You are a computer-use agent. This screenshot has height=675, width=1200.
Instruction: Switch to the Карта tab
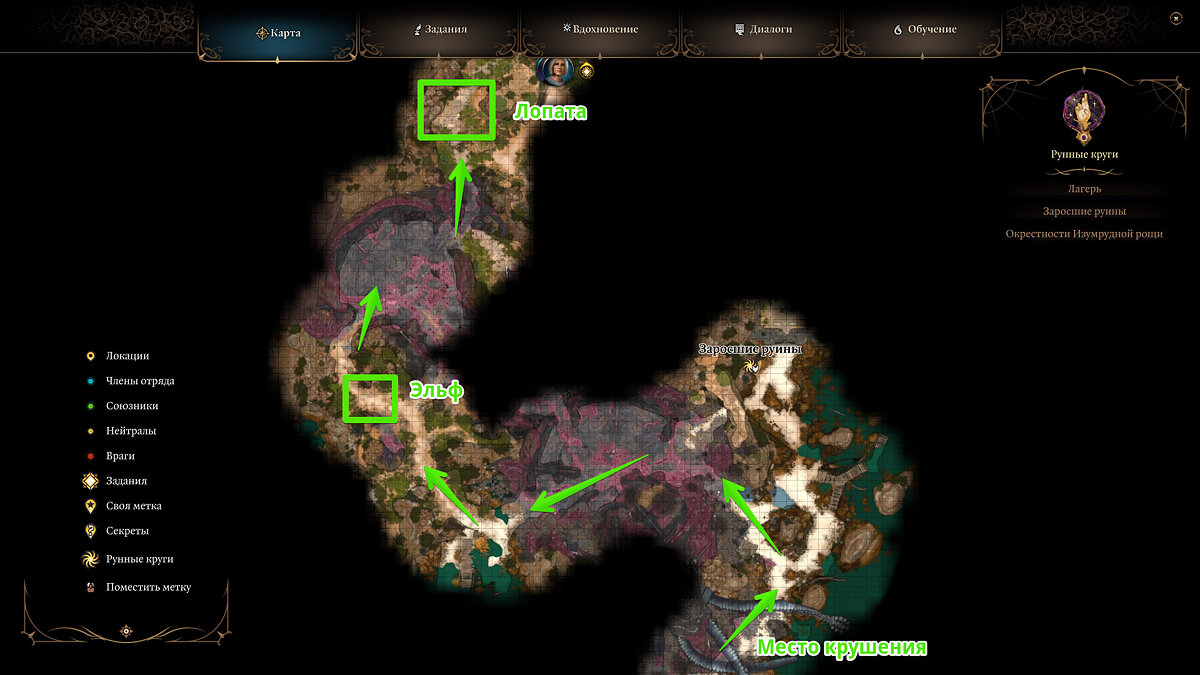tap(278, 31)
